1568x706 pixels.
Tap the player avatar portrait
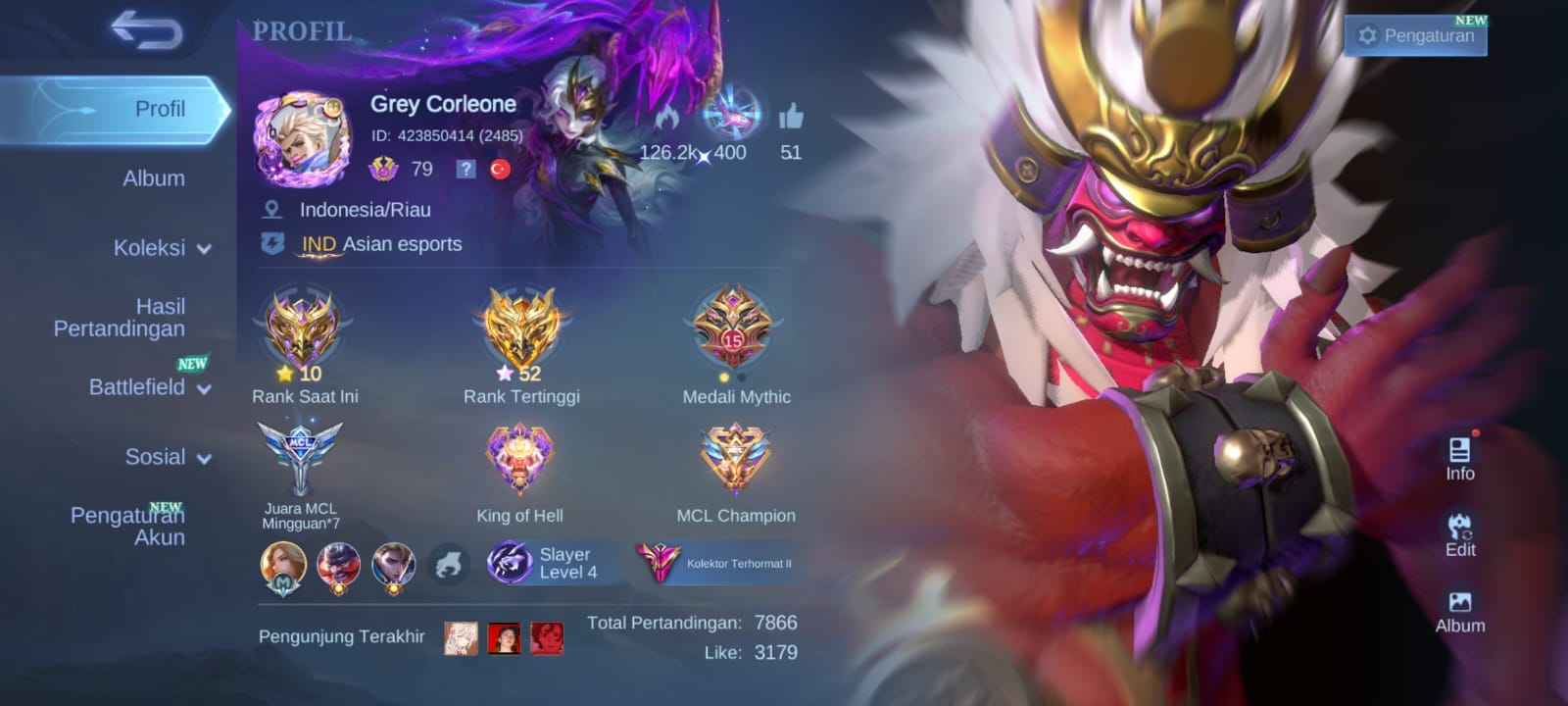[x=302, y=139]
